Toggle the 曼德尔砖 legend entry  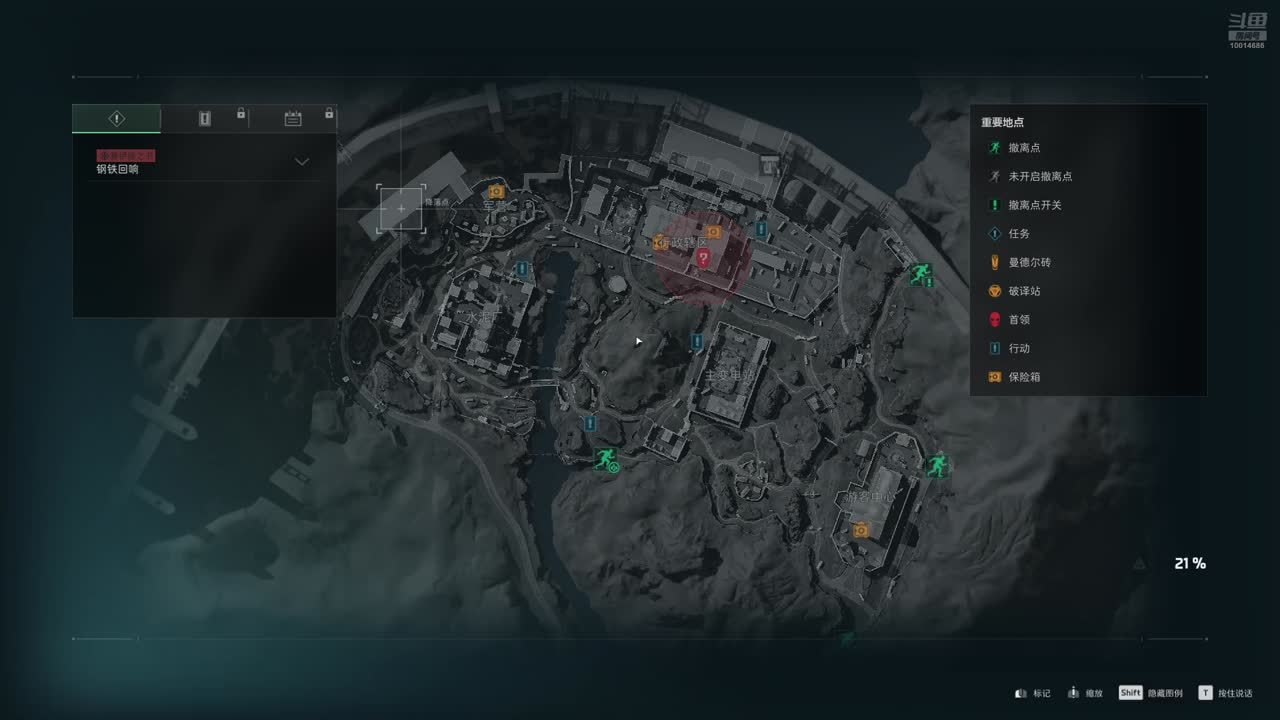(x=1029, y=262)
